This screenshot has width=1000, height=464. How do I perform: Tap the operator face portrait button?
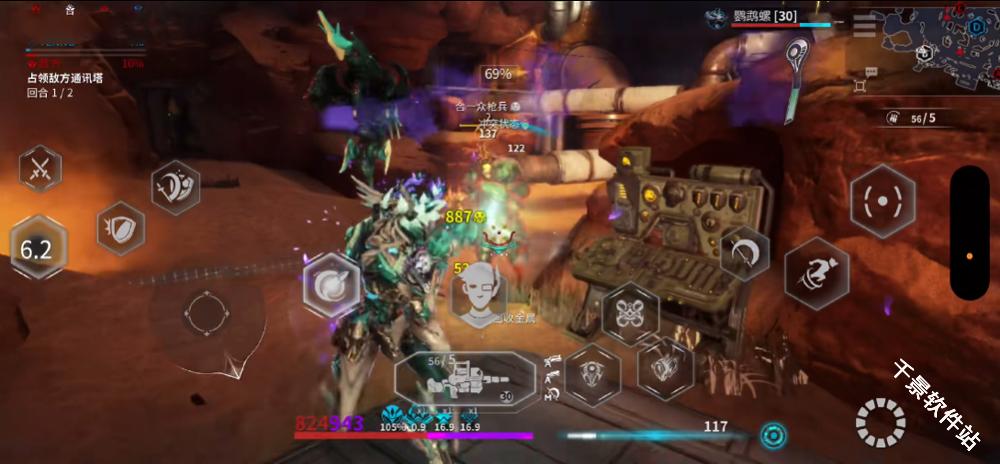pyautogui.click(x=479, y=292)
